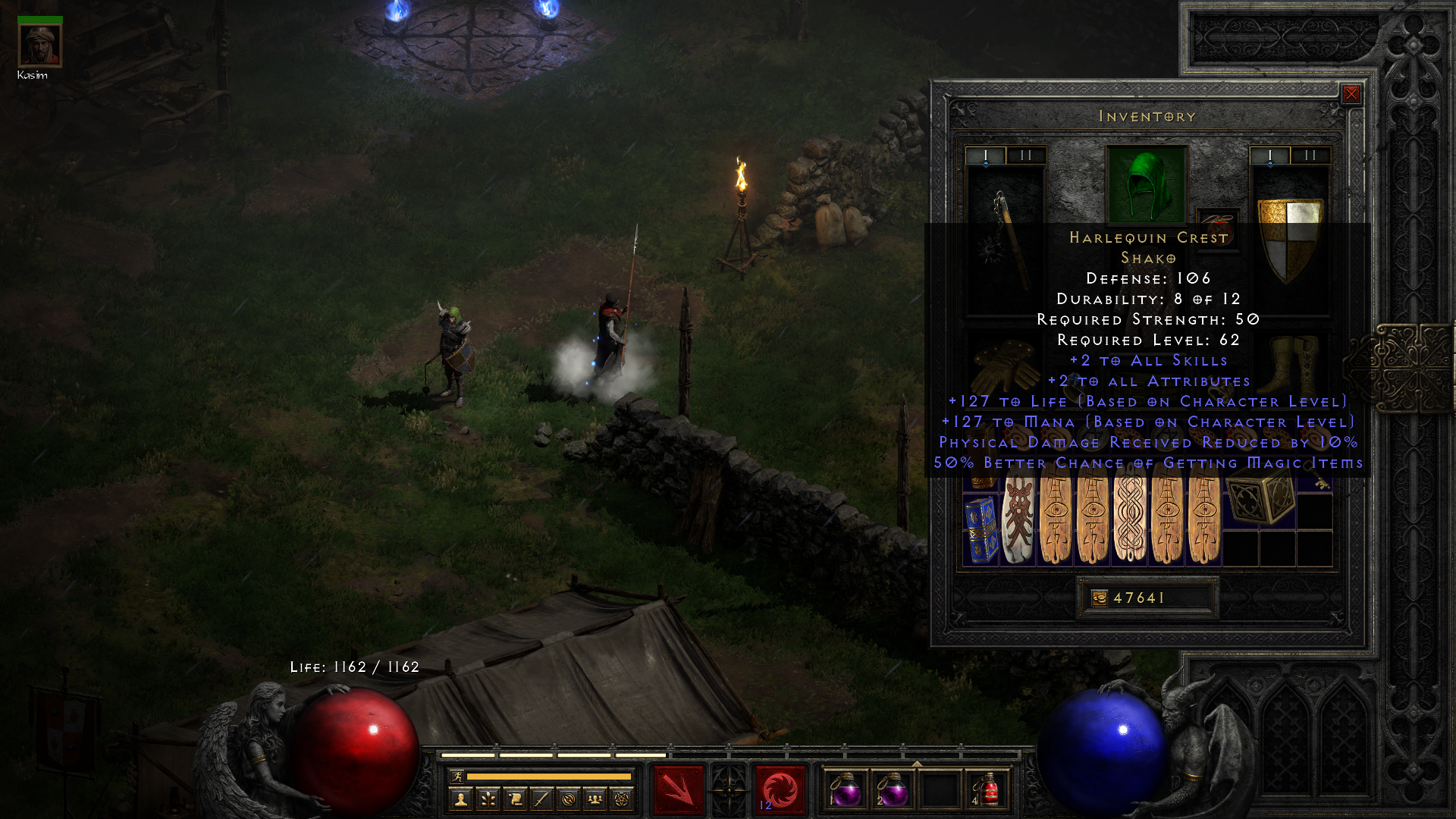The image size is (1456, 819).
Task: Pick up the Horadric Cube
Action: pyautogui.click(x=1259, y=500)
